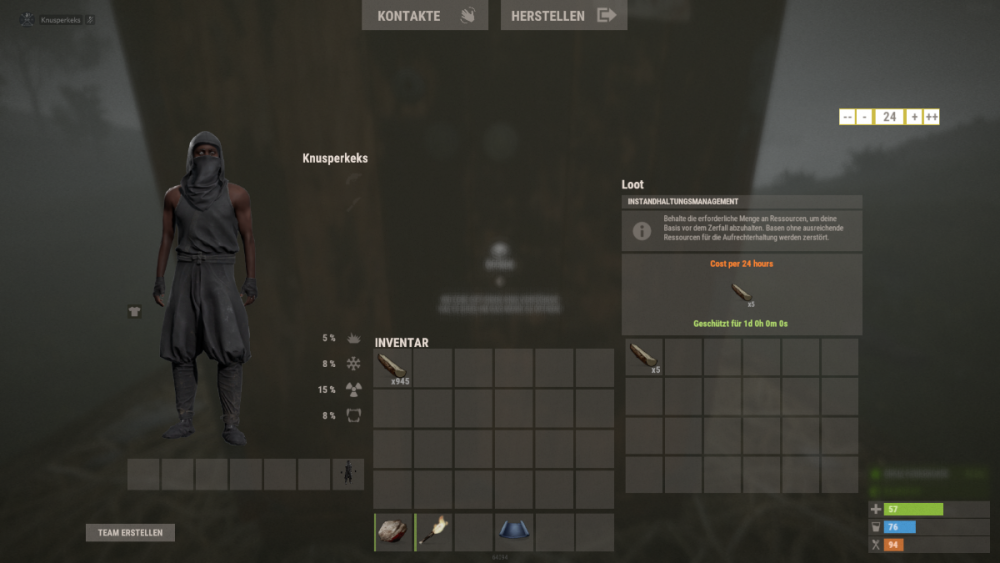Select the wood x5 slot in Loot
This screenshot has width=1000, height=563.
tap(644, 357)
